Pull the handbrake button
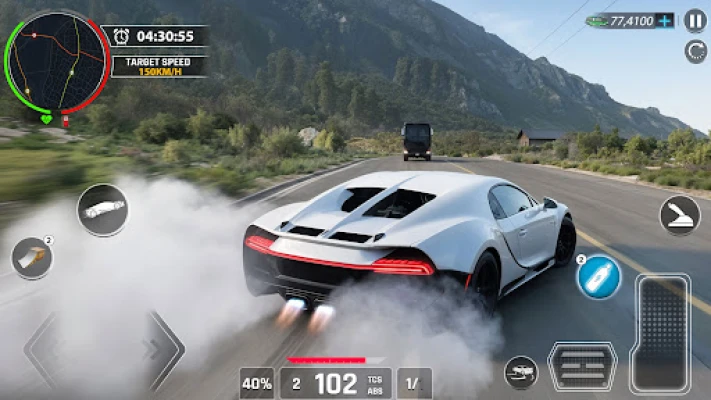 [x=680, y=214]
